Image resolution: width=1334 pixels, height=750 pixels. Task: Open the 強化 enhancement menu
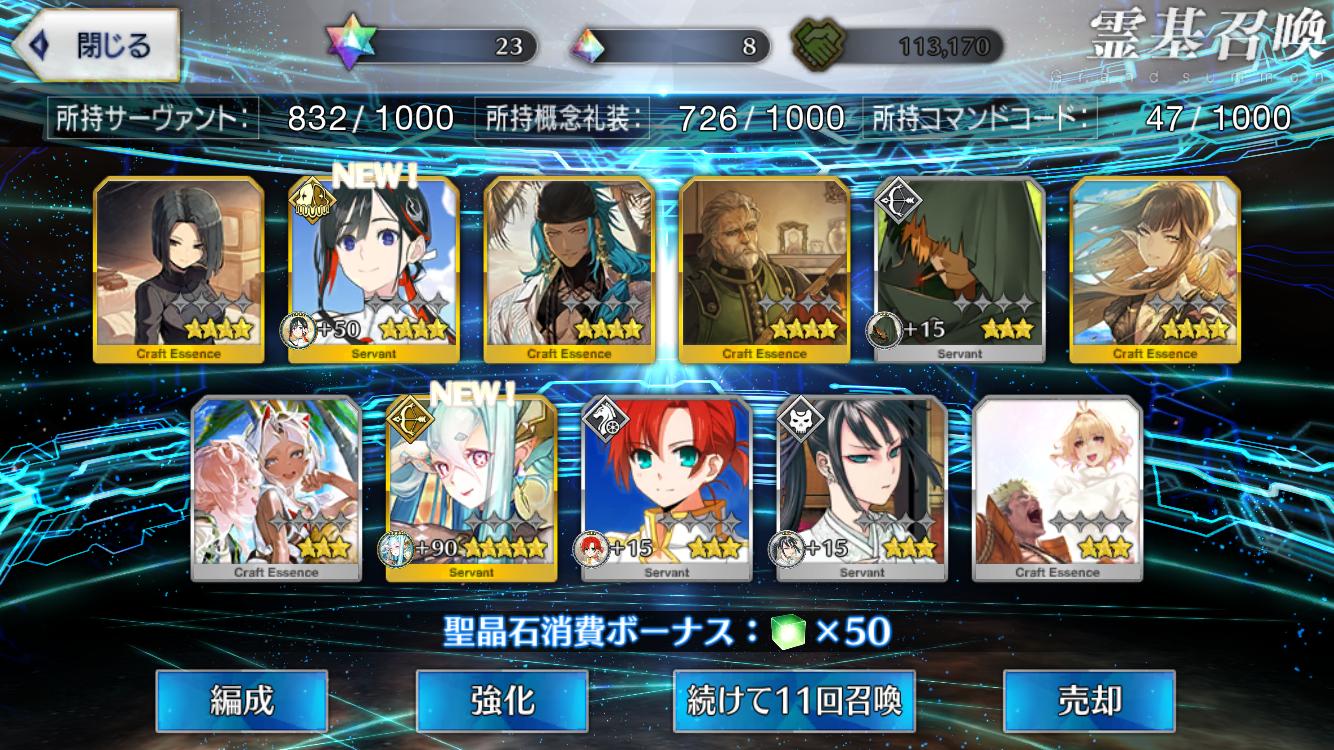tap(501, 701)
